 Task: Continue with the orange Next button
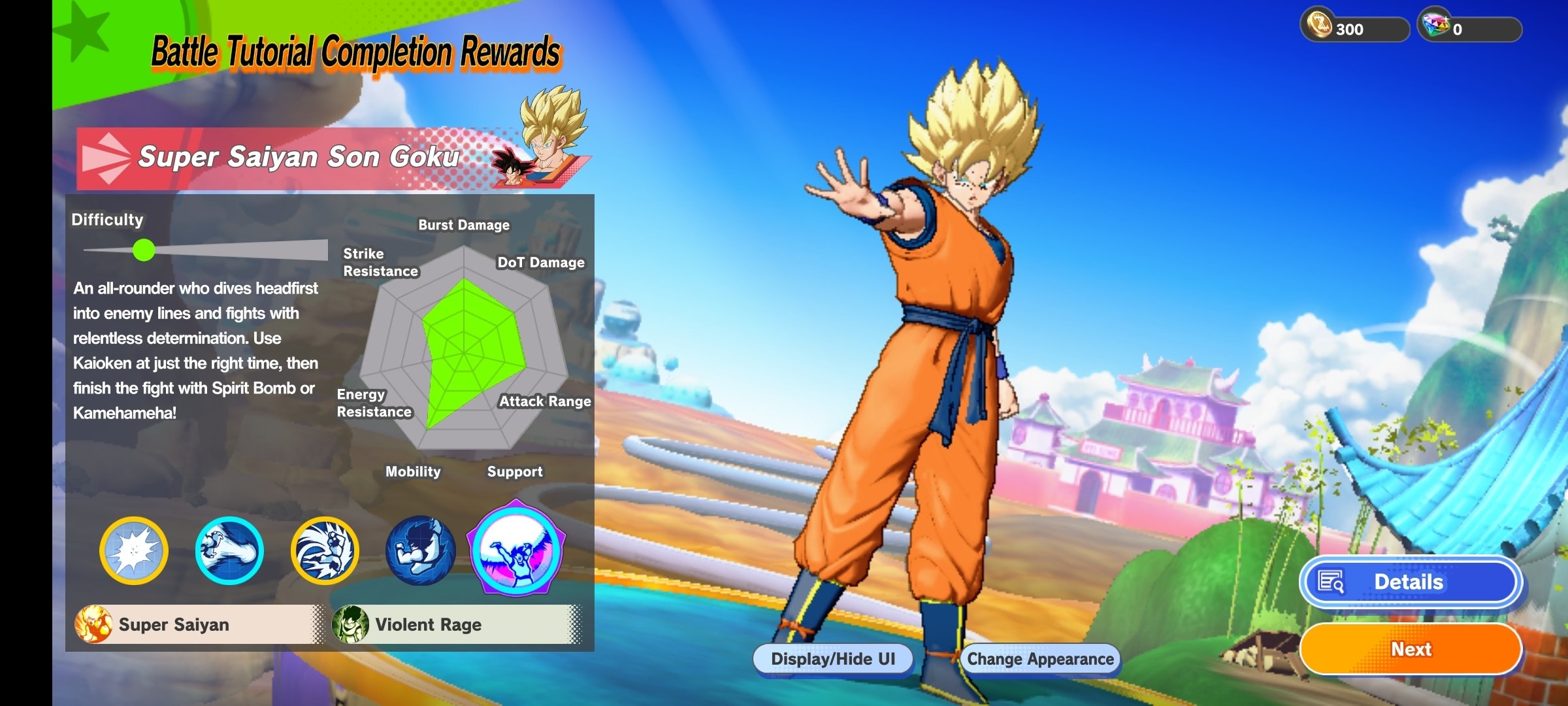[1410, 649]
